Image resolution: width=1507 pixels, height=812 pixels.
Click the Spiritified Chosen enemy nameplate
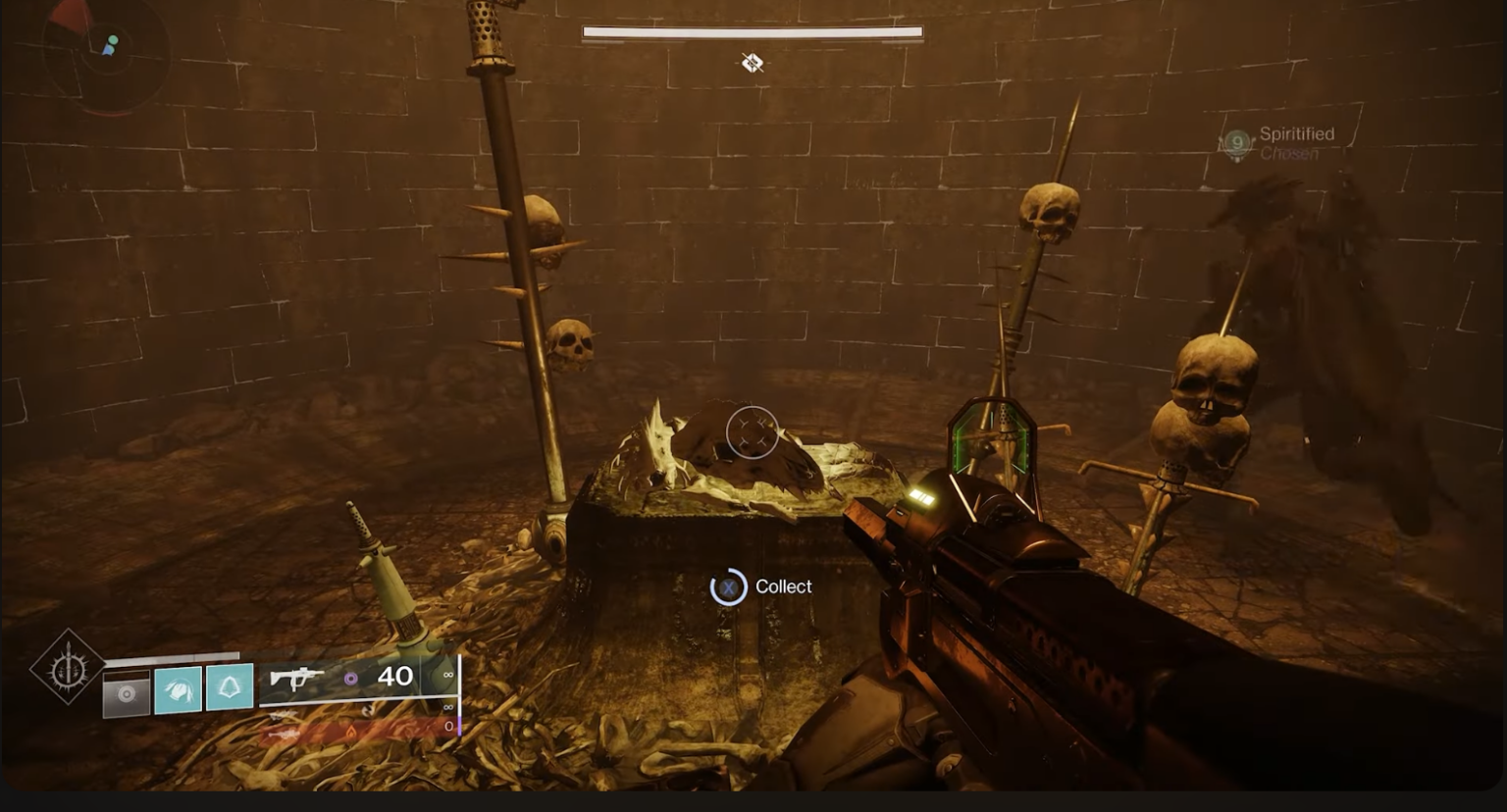[x=1295, y=142]
